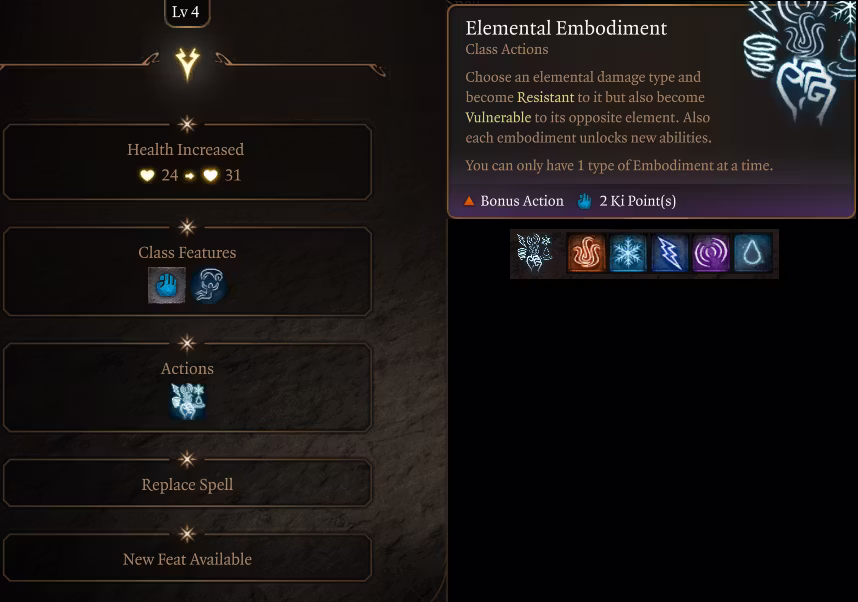Viewport: 858px width, 602px height.
Task: Choose the orange fire embodiment icon
Action: pyautogui.click(x=586, y=254)
